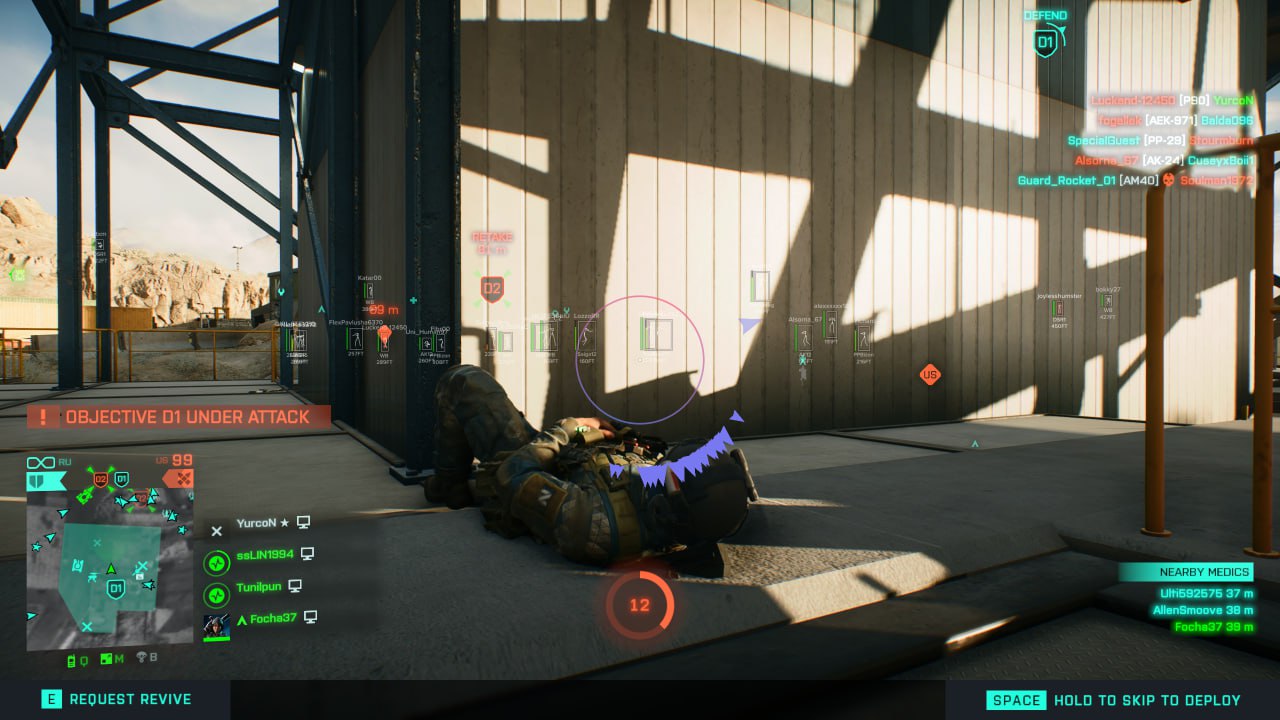Click the green radio icon below minimap
The image size is (1280, 720).
coord(73,659)
